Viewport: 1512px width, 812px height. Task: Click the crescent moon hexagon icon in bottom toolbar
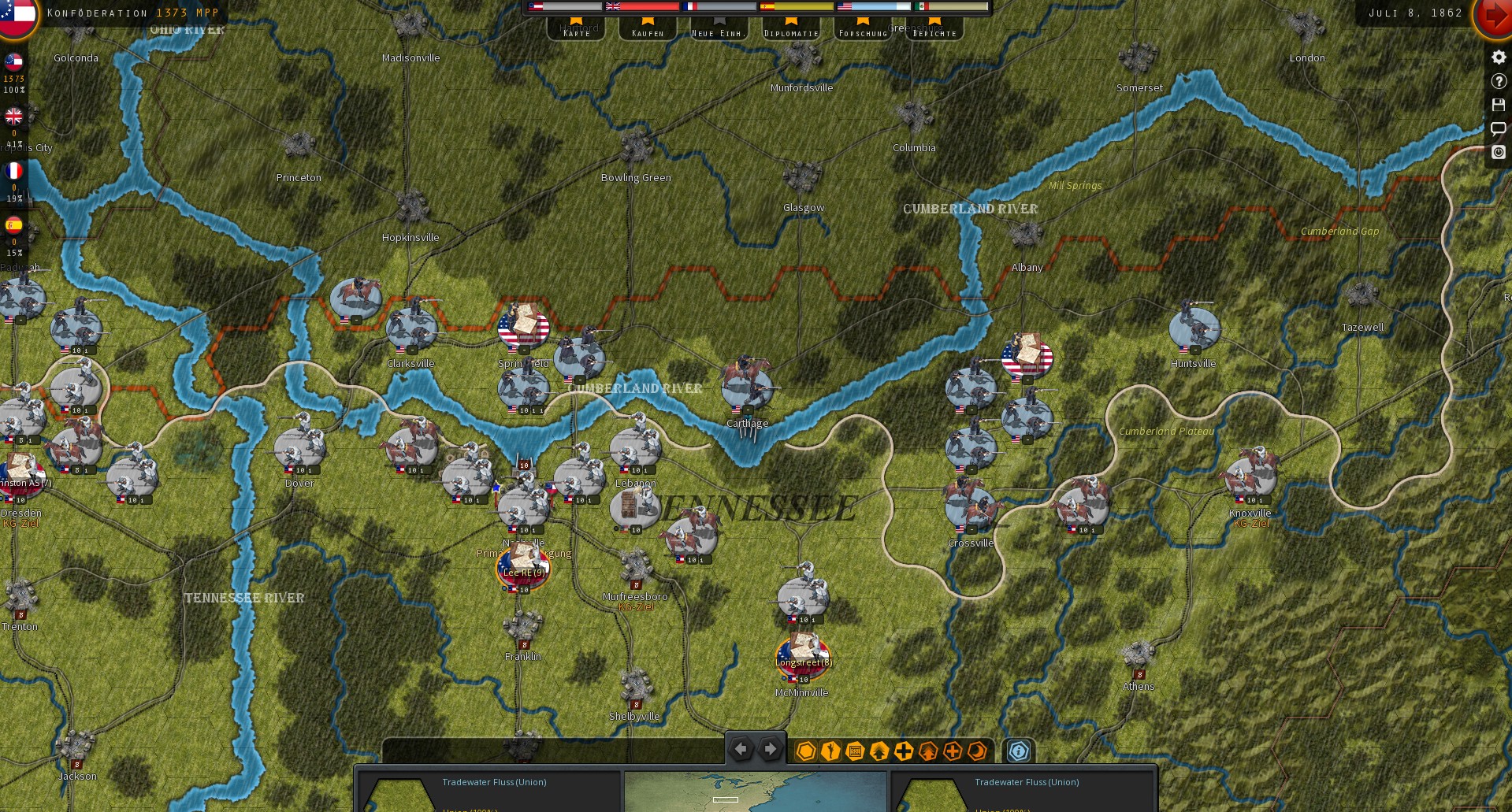point(977,752)
